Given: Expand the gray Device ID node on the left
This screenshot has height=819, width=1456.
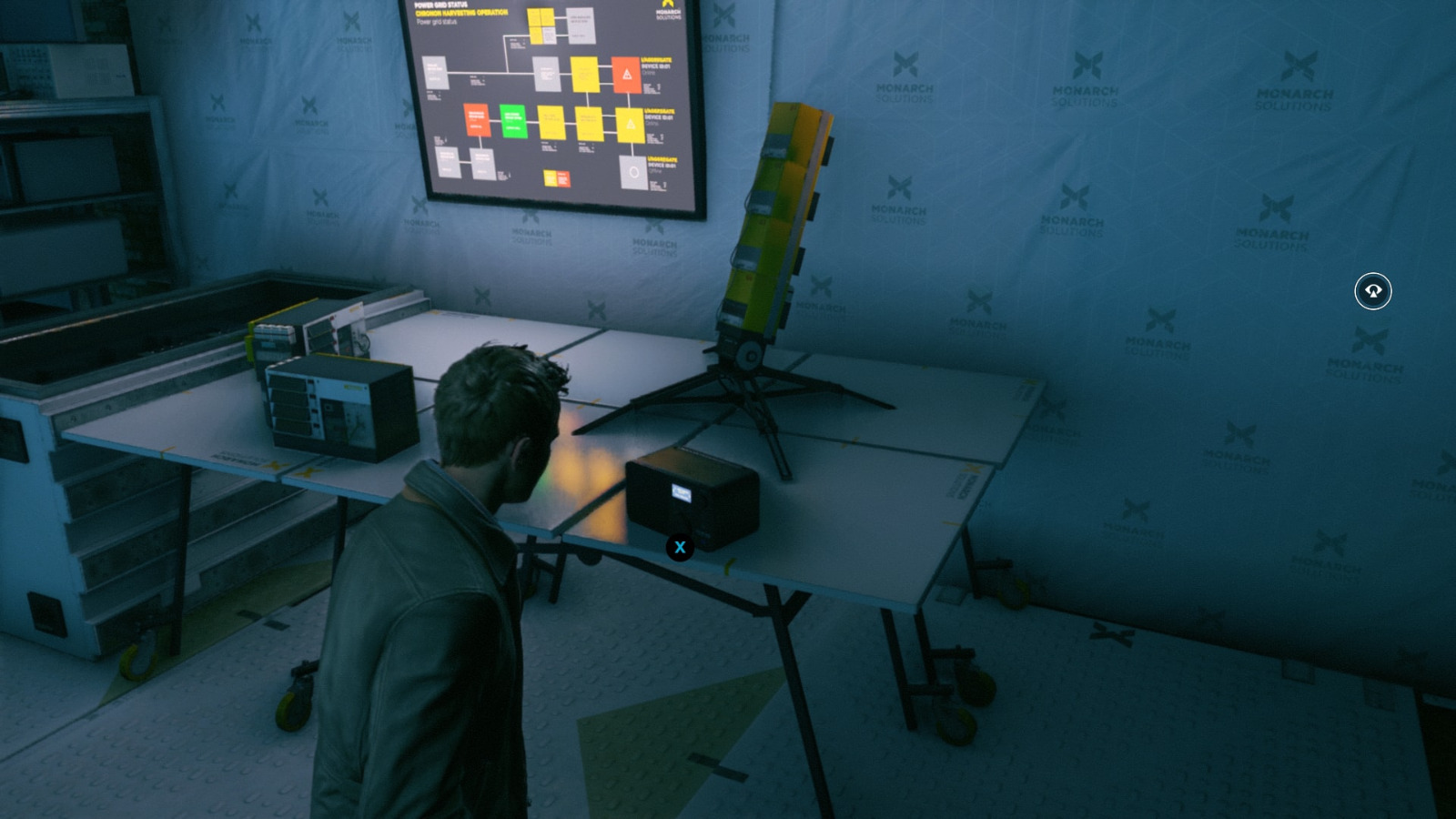Looking at the screenshot, I should [436, 73].
